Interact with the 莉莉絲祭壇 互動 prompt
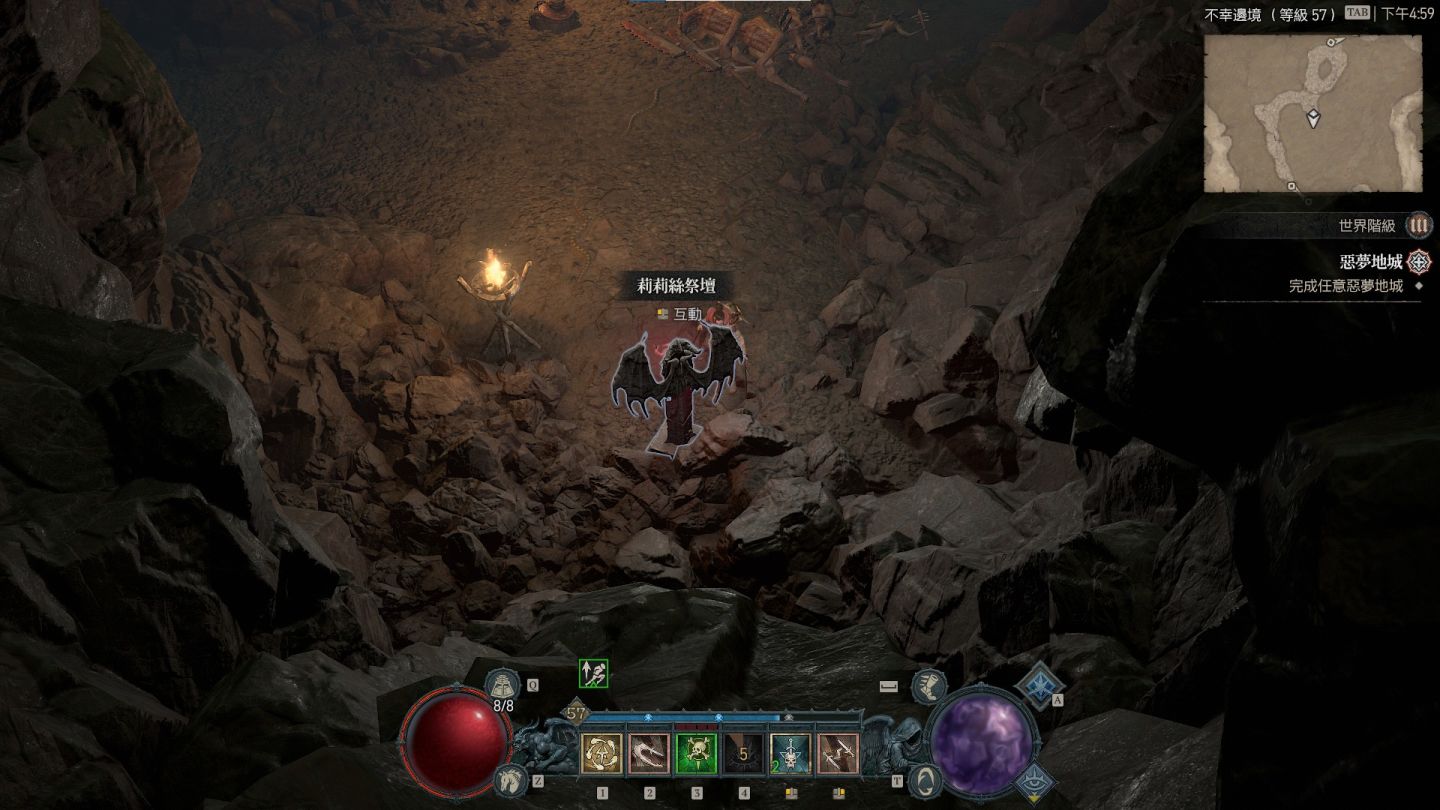 (x=679, y=314)
